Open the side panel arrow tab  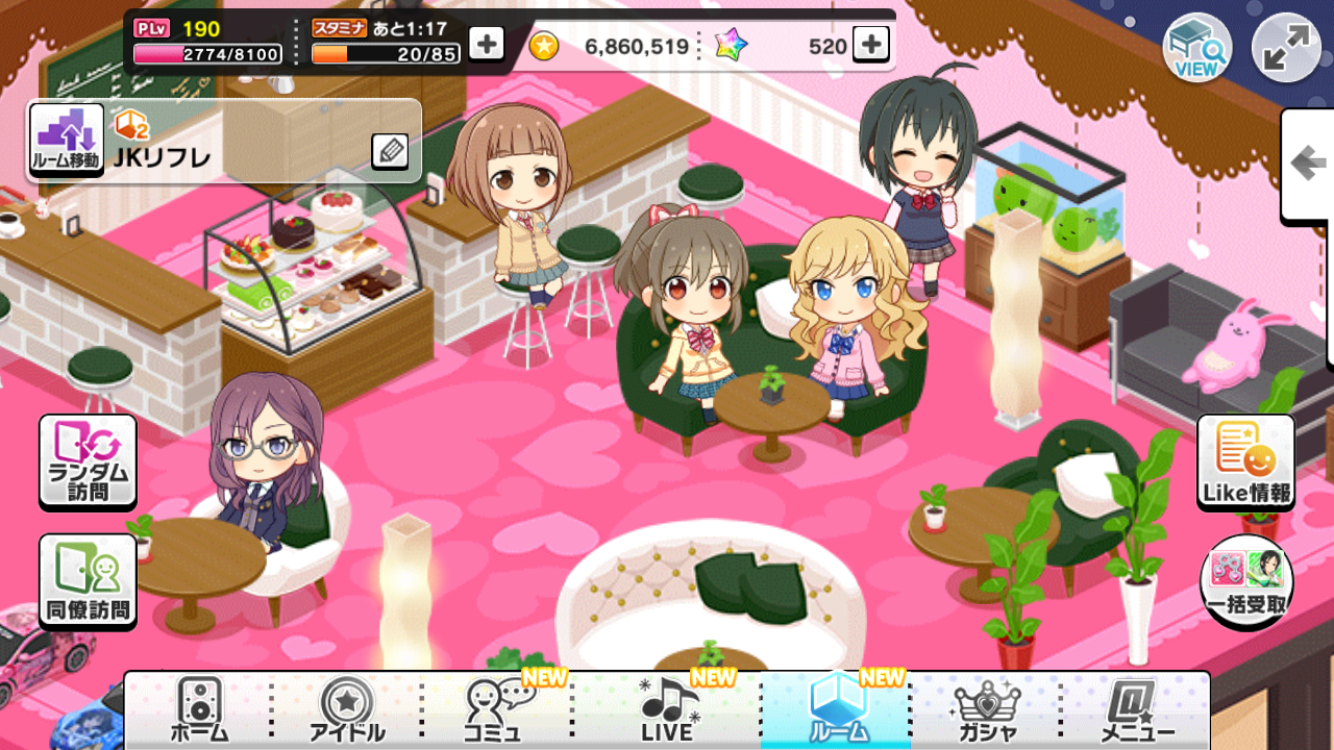tap(1308, 164)
